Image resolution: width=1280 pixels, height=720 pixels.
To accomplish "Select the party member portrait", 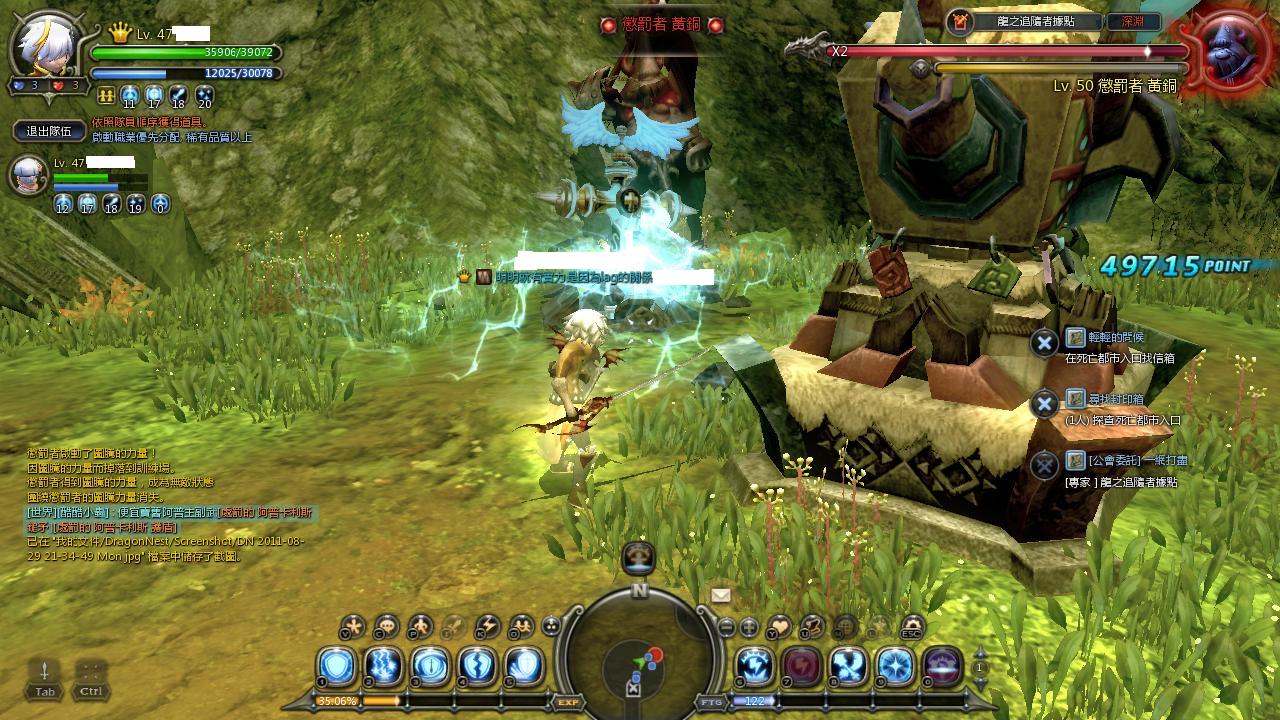I will click(x=28, y=176).
